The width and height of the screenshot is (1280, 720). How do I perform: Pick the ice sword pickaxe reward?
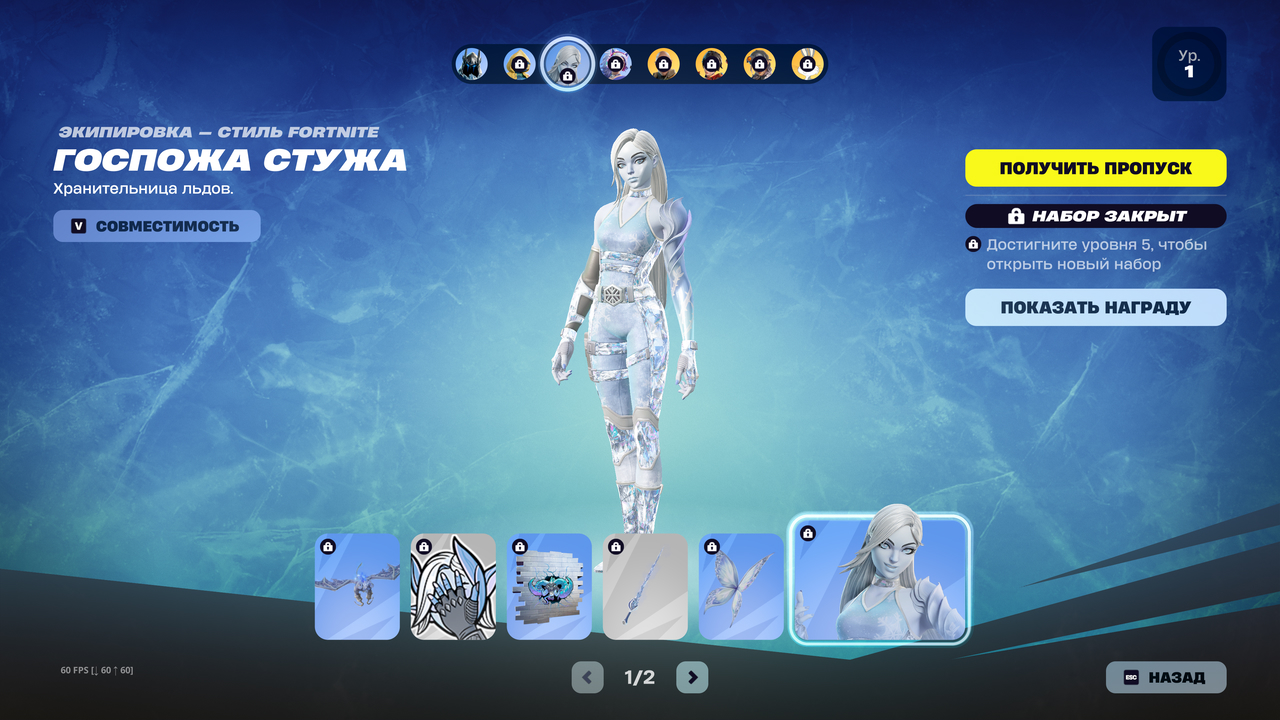coord(645,586)
